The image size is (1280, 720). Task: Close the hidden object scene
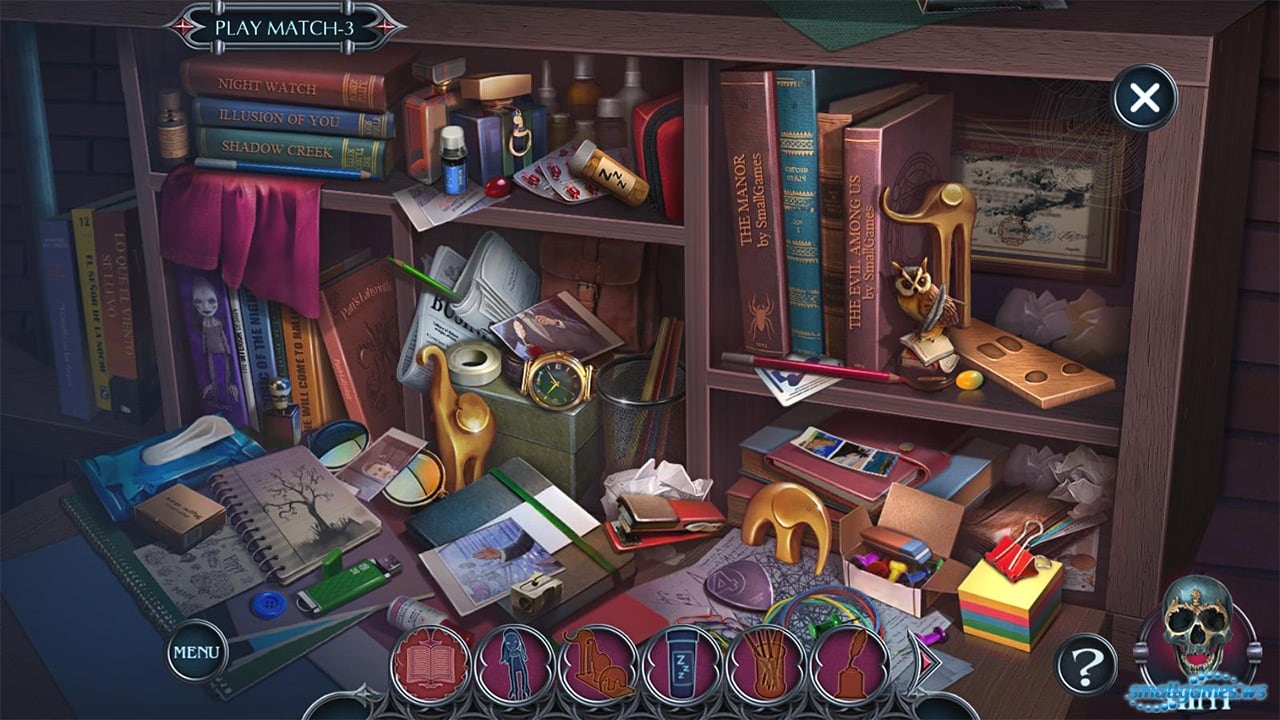coord(1144,98)
